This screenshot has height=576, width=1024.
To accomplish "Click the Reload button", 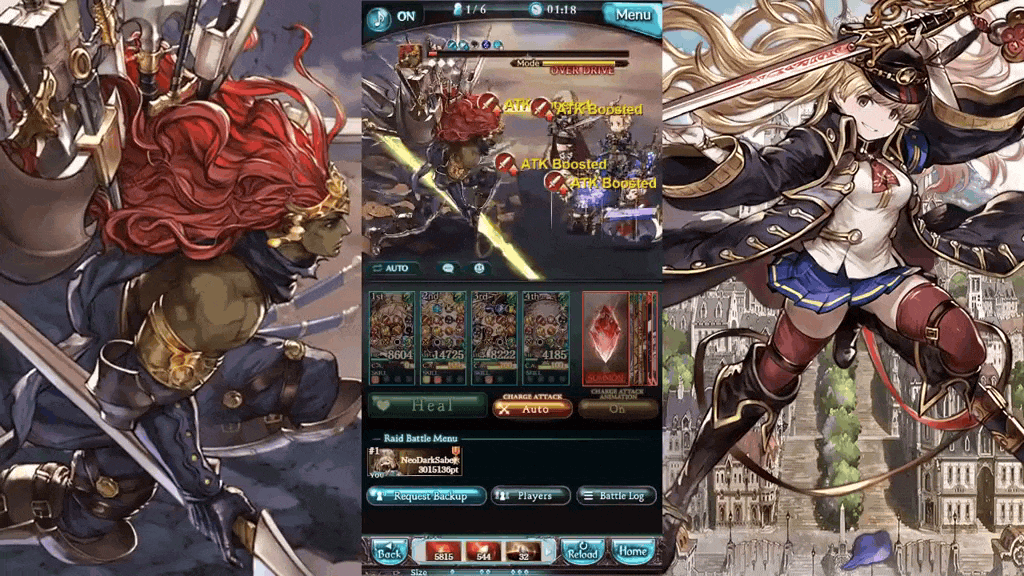I will coord(582,552).
